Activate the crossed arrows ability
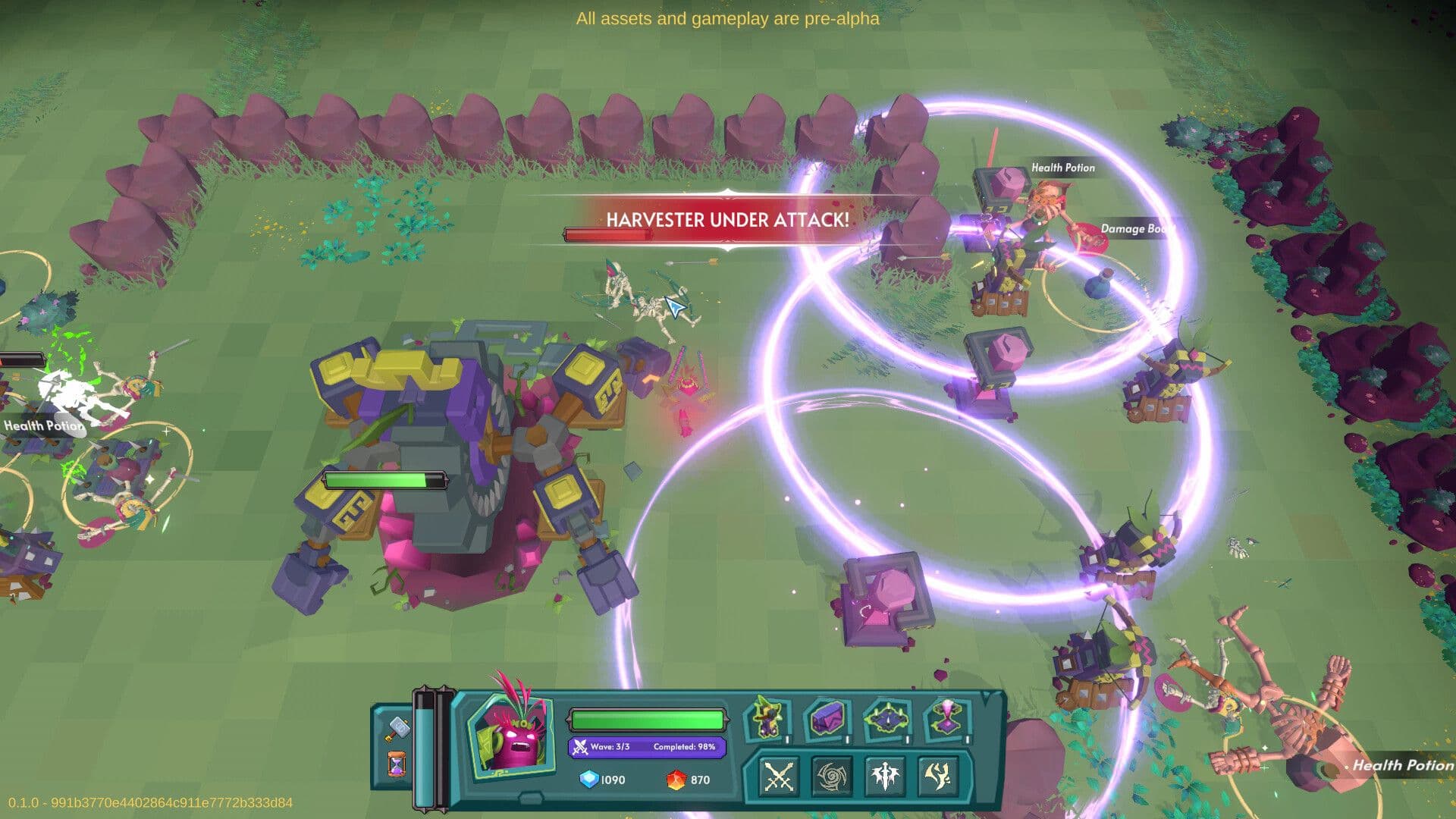Image resolution: width=1456 pixels, height=819 pixels. 778,777
